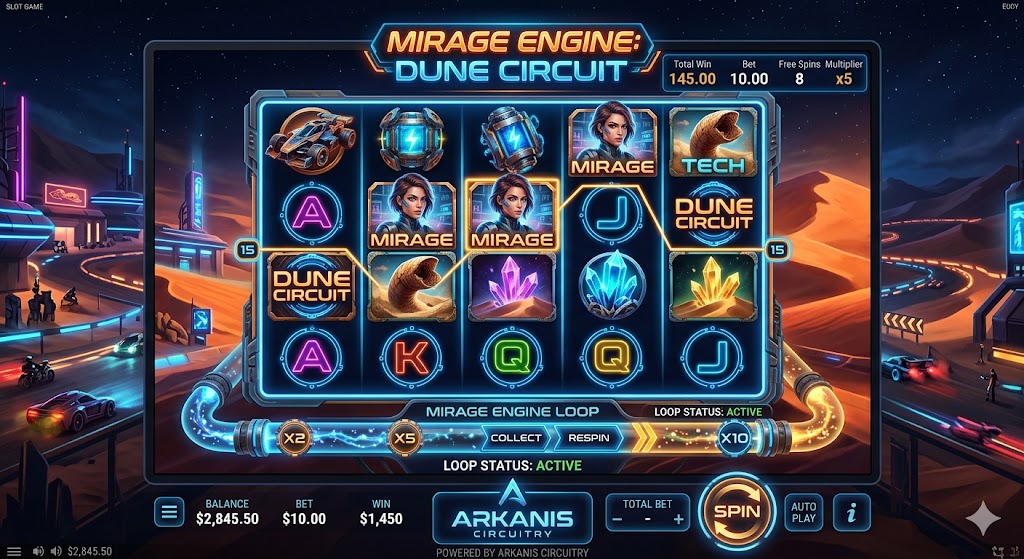
Task: Select the left payline 15 marker
Action: [x=246, y=250]
